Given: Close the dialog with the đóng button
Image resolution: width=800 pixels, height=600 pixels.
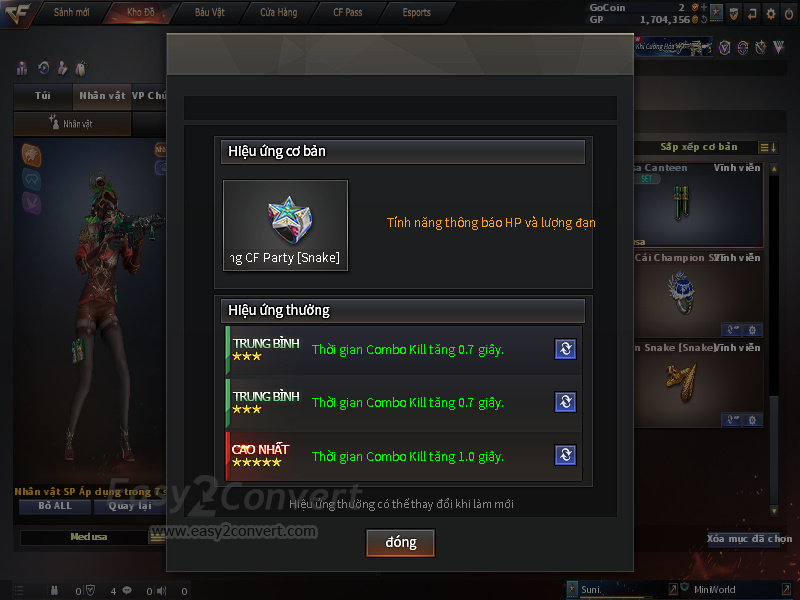Looking at the screenshot, I should (x=400, y=543).
